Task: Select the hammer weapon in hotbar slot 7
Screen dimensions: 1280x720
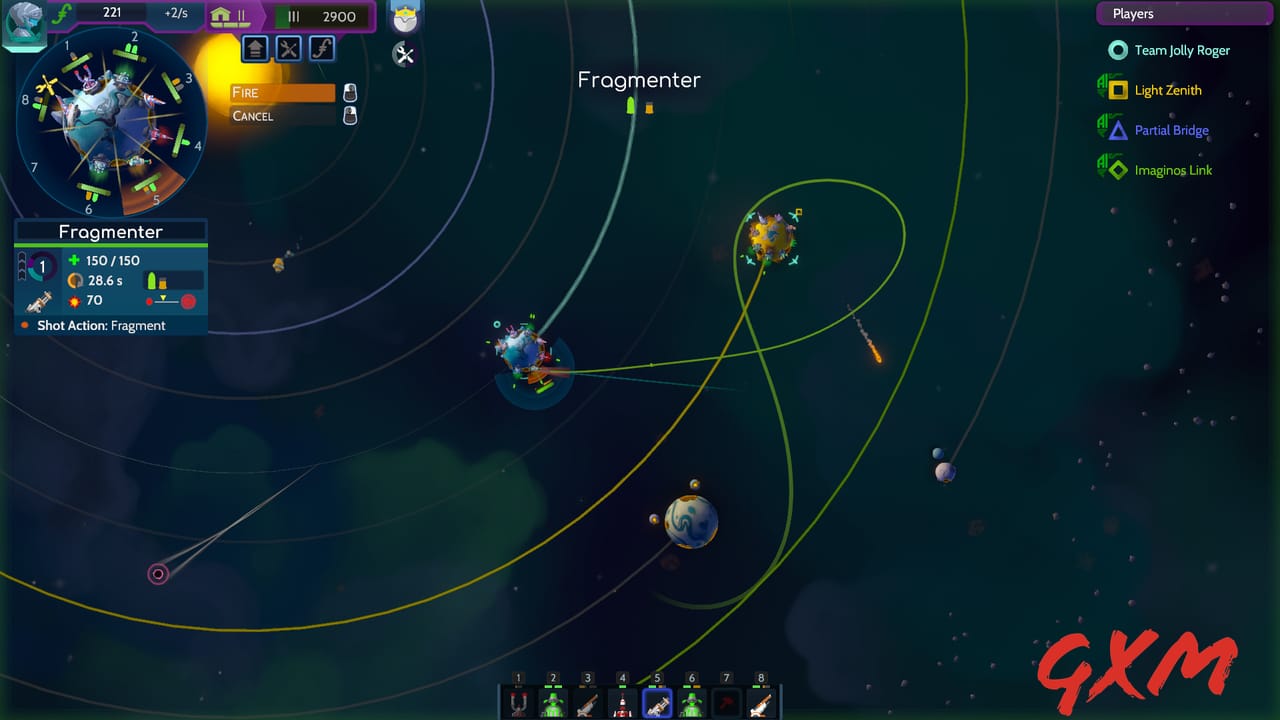Action: (727, 703)
